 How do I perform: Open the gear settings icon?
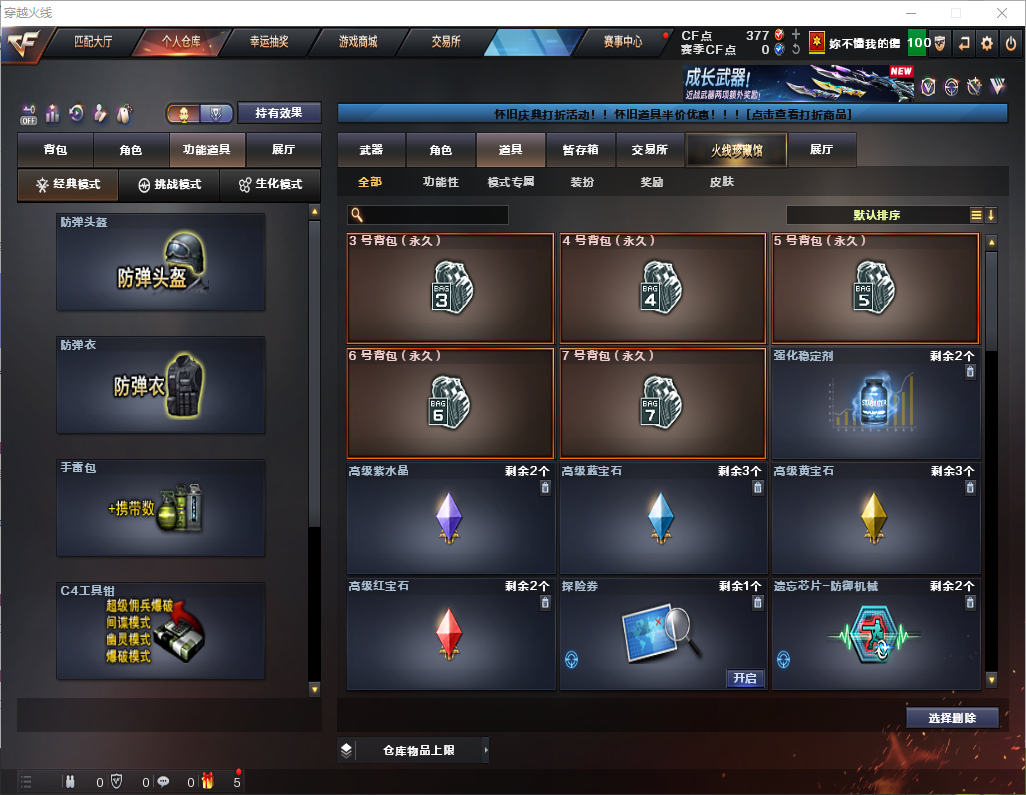[987, 43]
